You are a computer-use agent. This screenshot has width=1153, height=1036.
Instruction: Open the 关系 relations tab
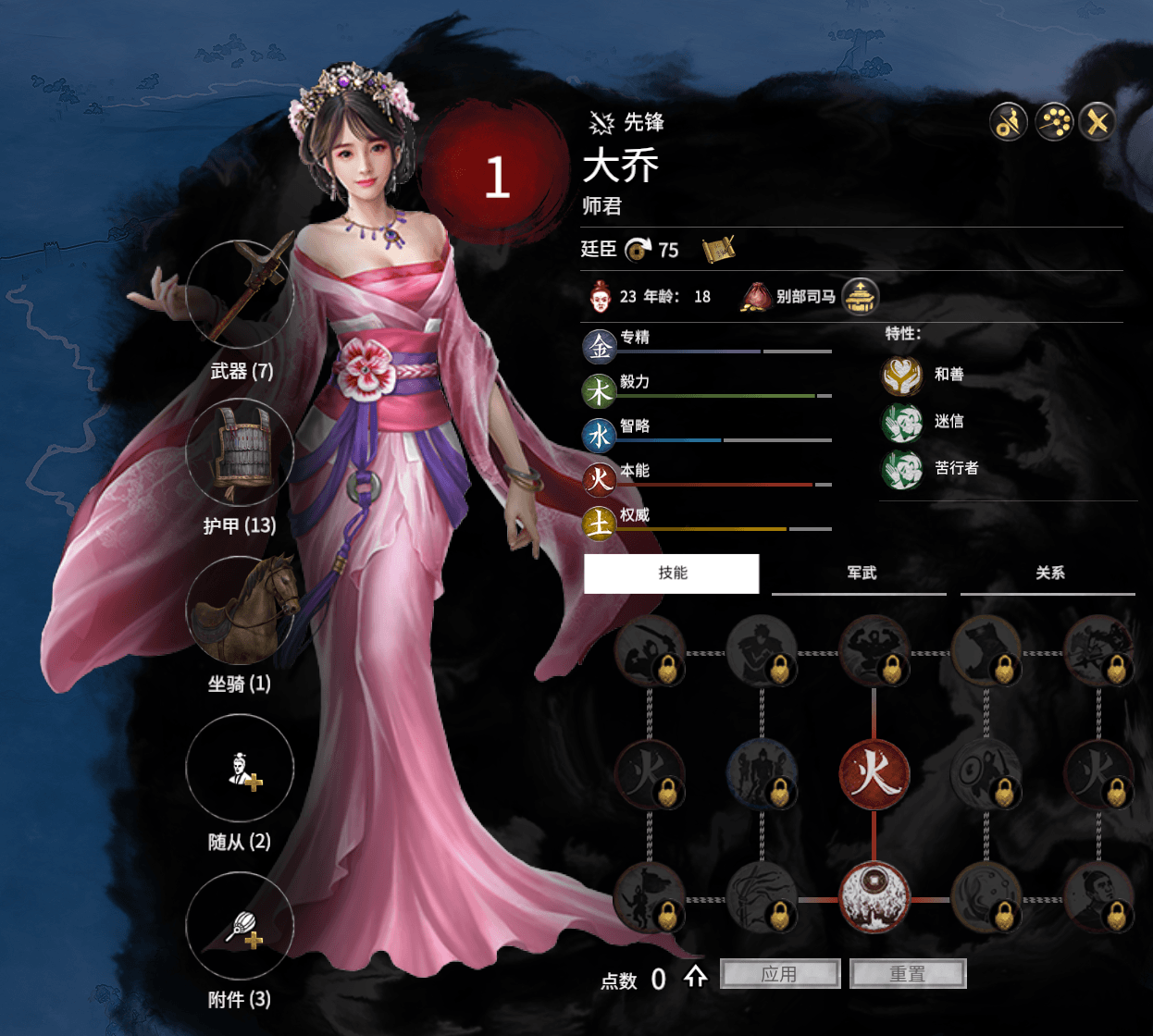click(1049, 573)
